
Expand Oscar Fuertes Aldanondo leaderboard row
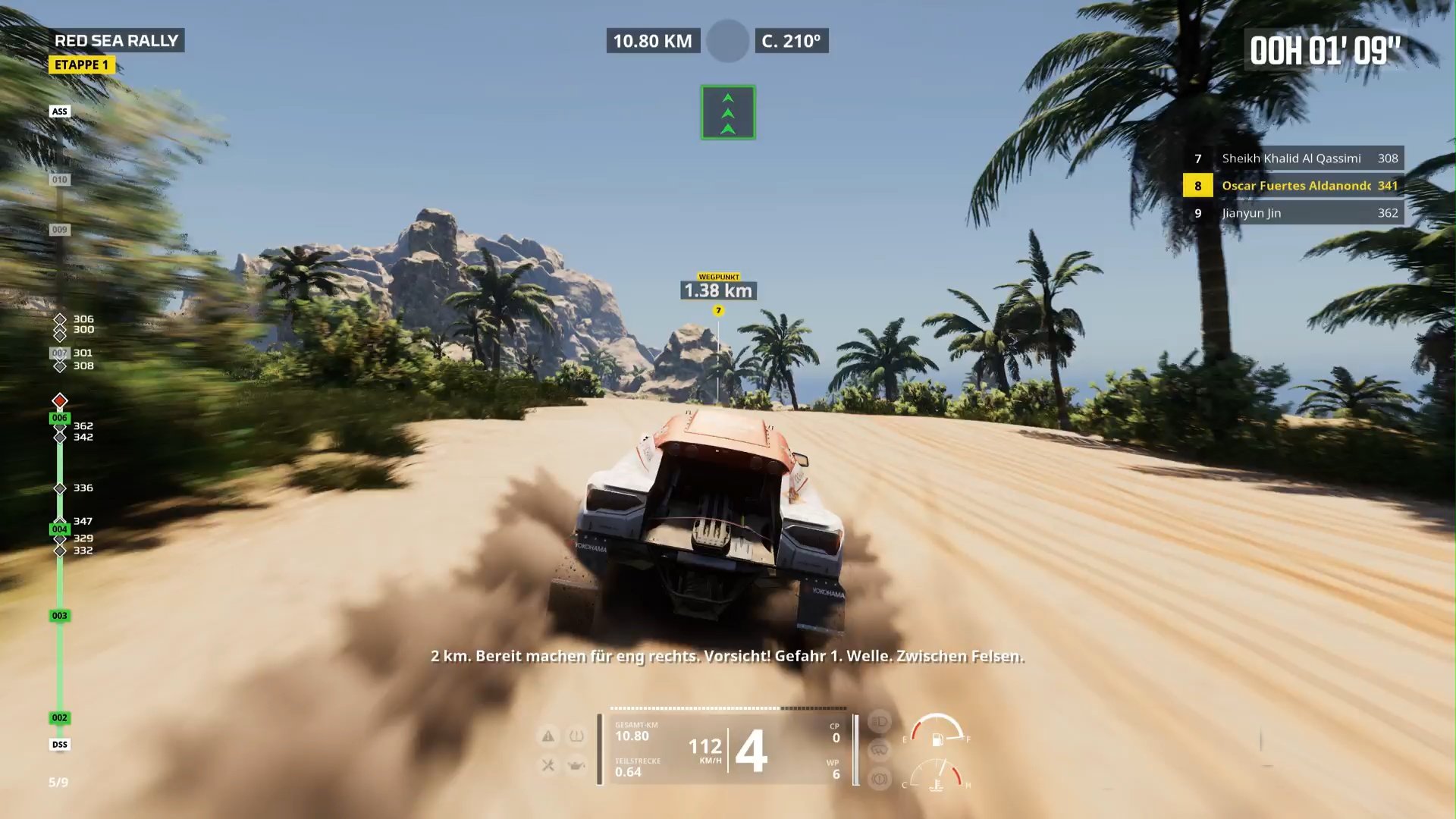pyautogui.click(x=1293, y=186)
